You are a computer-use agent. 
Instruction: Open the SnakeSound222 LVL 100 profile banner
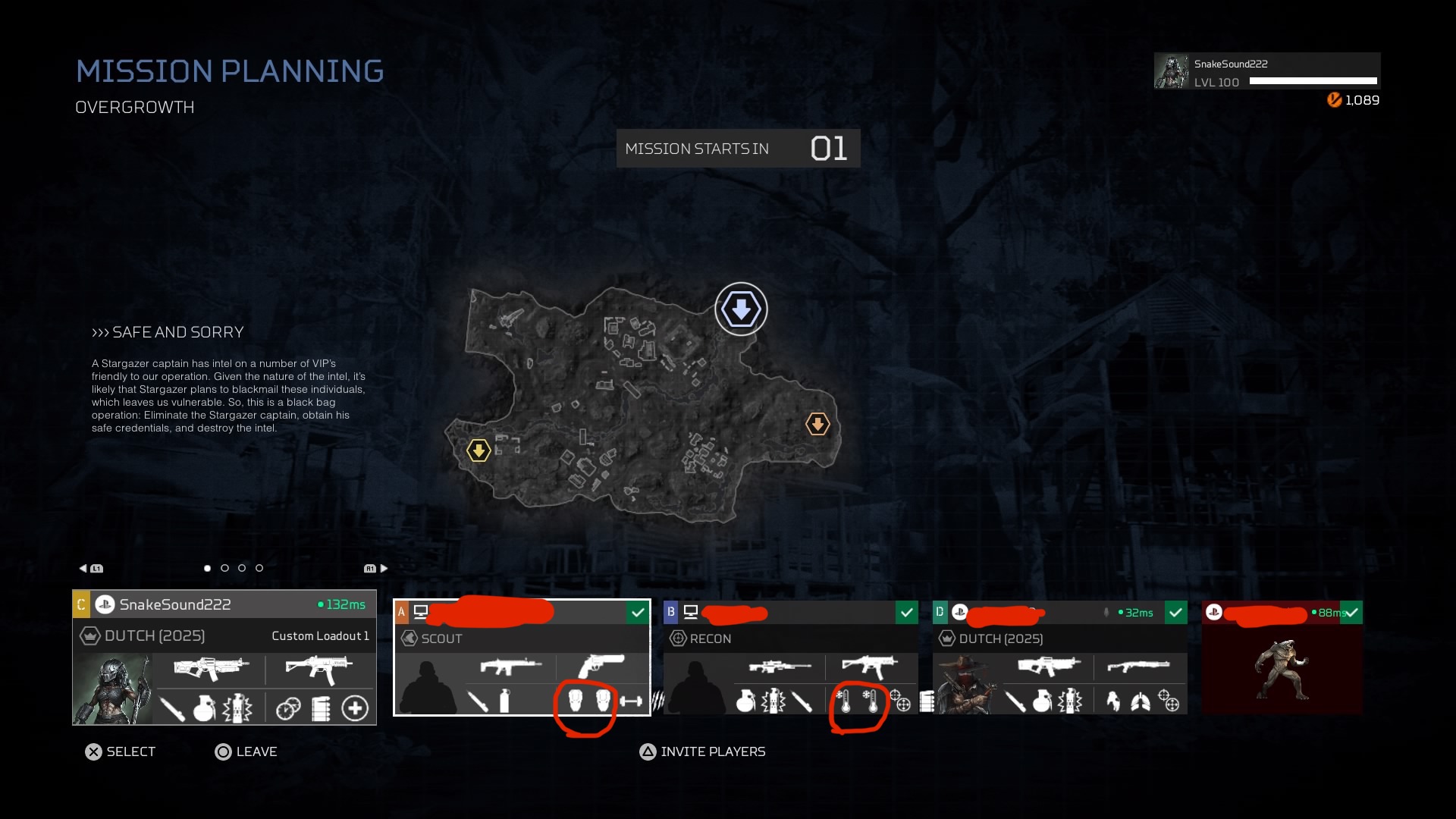pos(1266,71)
